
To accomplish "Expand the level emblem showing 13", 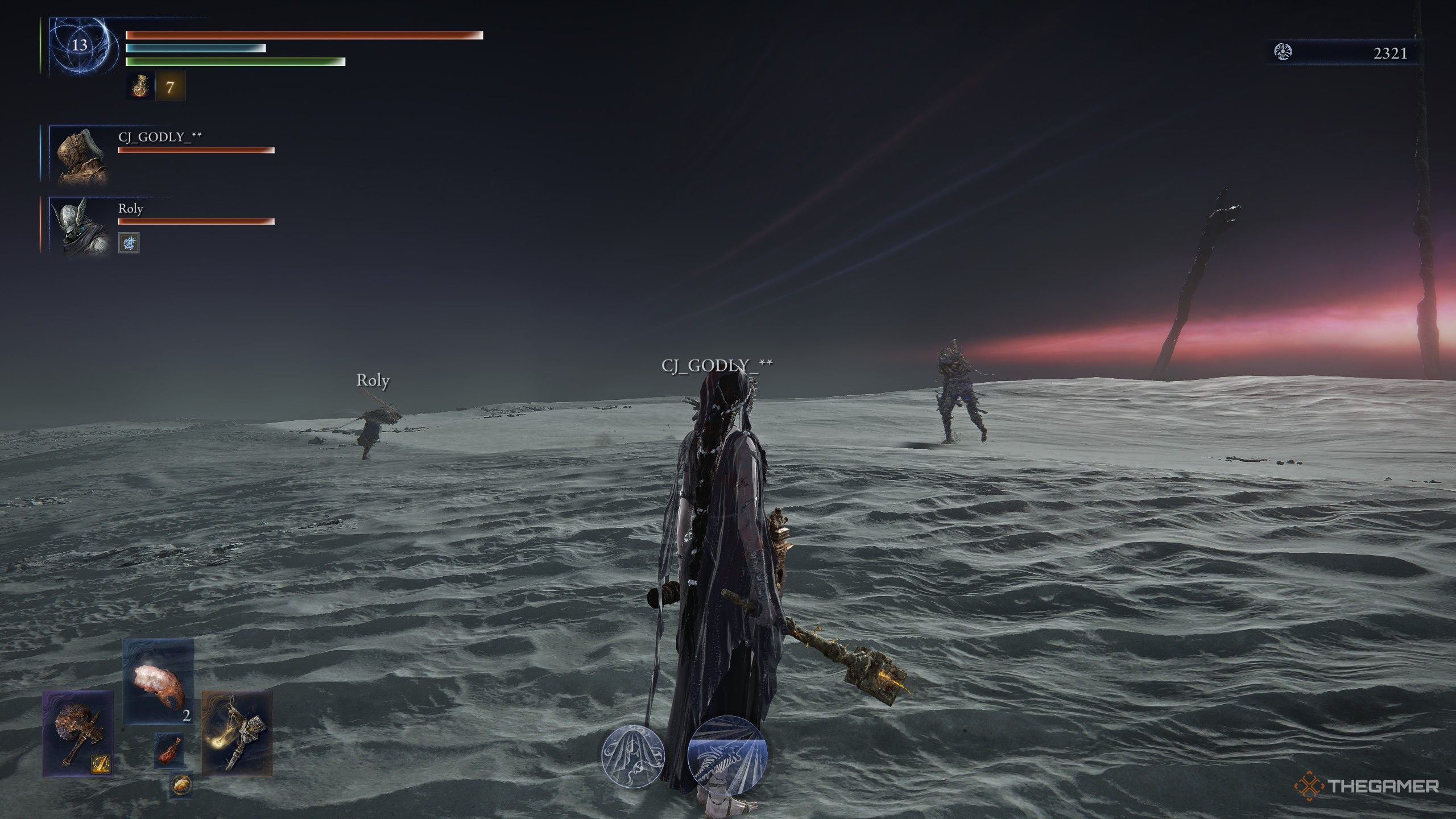I will click(x=80, y=45).
